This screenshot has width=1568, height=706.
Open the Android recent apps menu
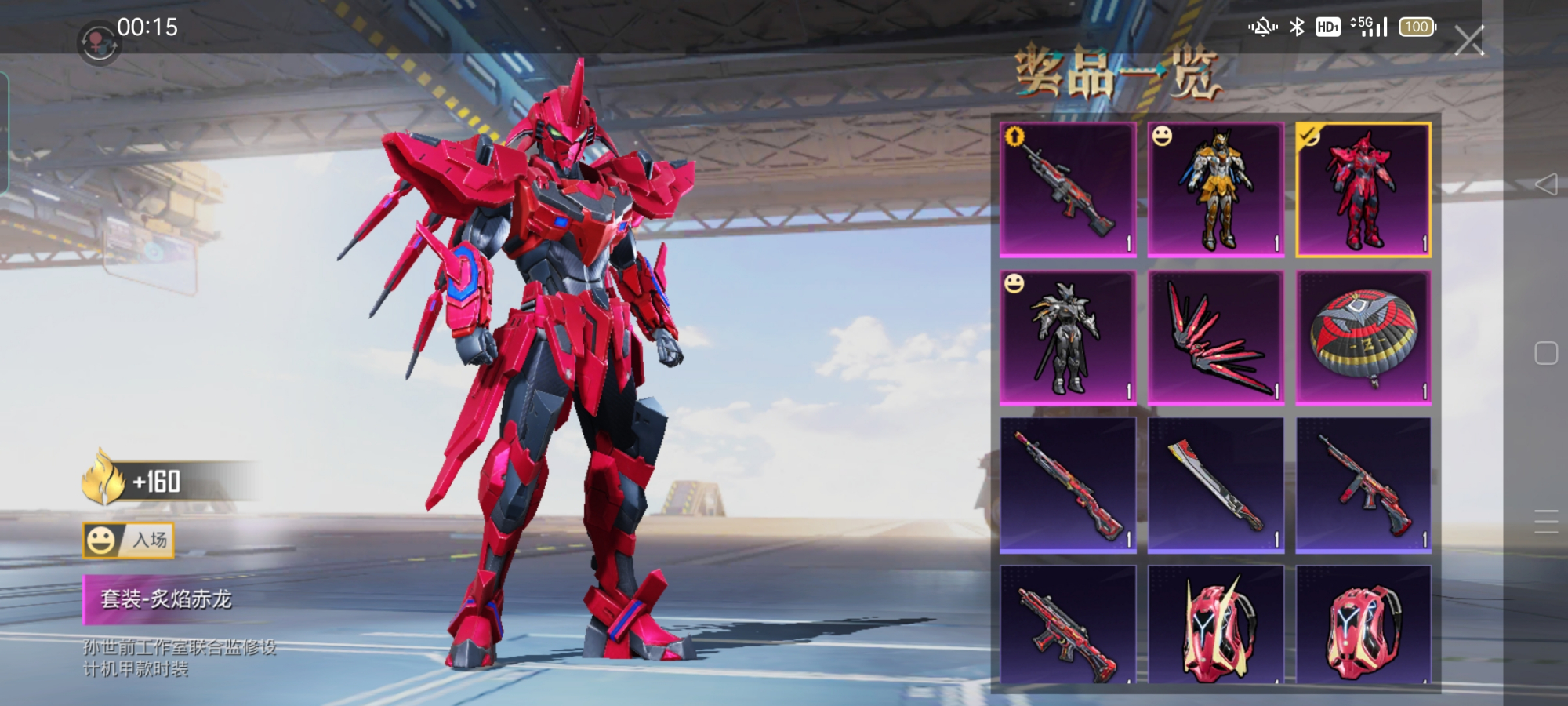coord(1545,522)
